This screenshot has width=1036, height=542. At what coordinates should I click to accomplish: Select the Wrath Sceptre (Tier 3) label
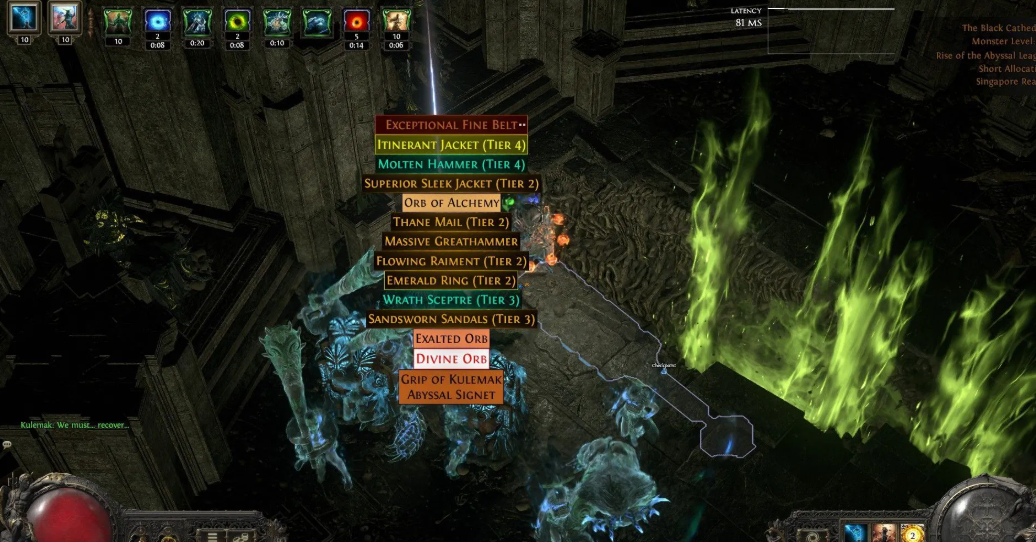click(451, 300)
